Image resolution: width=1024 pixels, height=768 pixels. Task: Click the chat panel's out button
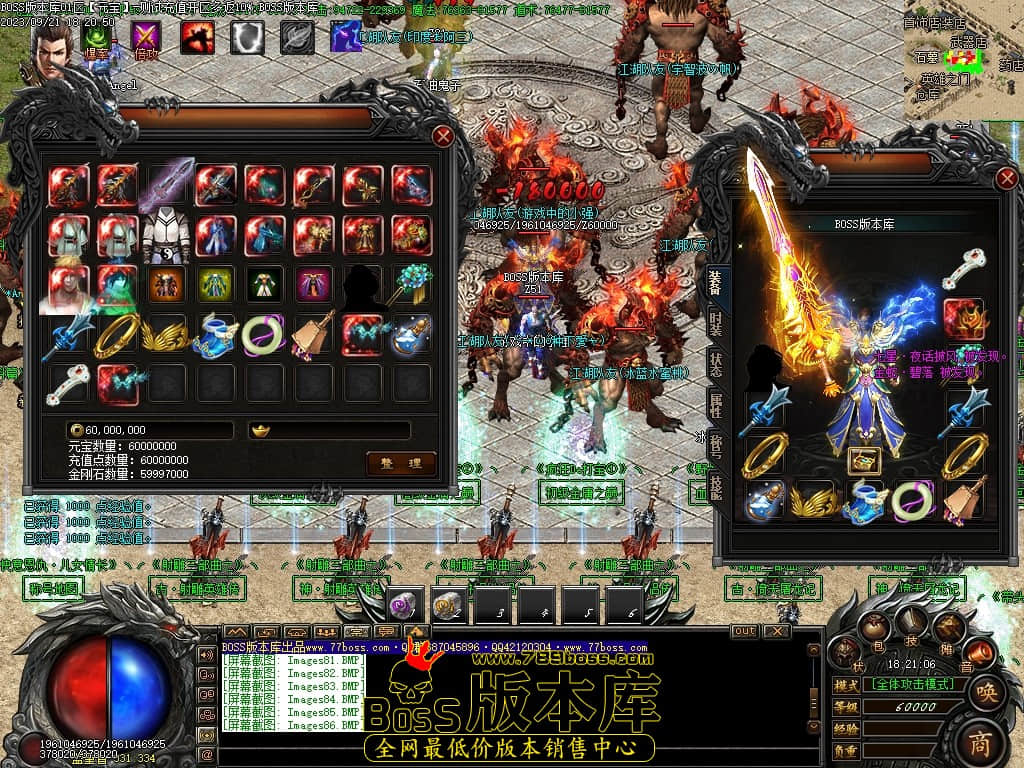click(745, 631)
